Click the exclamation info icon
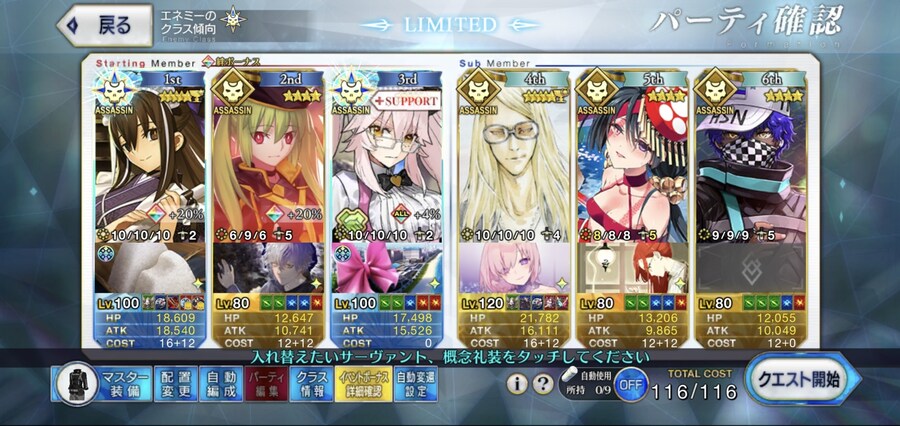This screenshot has width=900, height=426. click(517, 384)
